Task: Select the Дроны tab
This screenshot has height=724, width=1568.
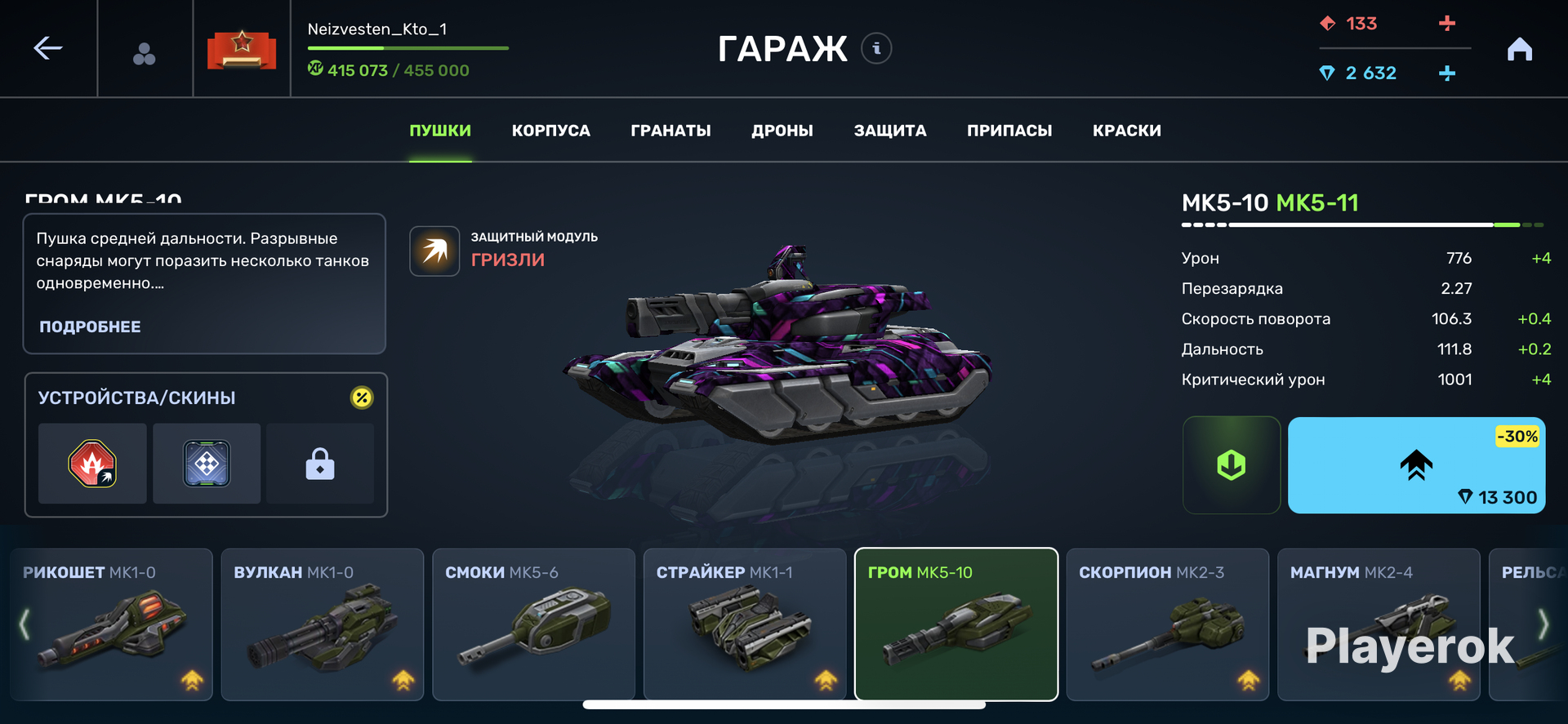Action: (x=782, y=131)
